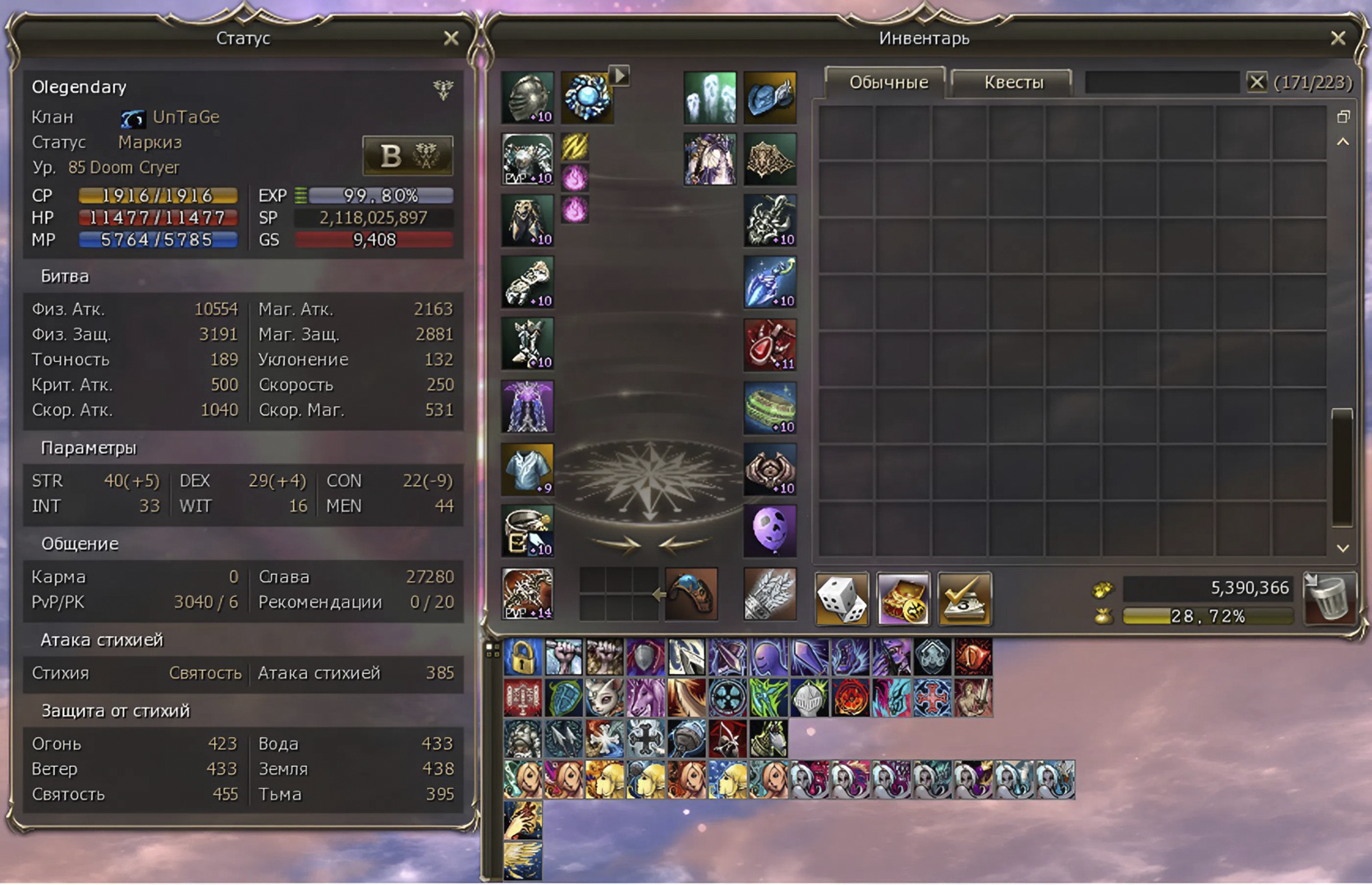The image size is (1372, 885).
Task: Click the checkmark receipt icon
Action: click(x=965, y=599)
